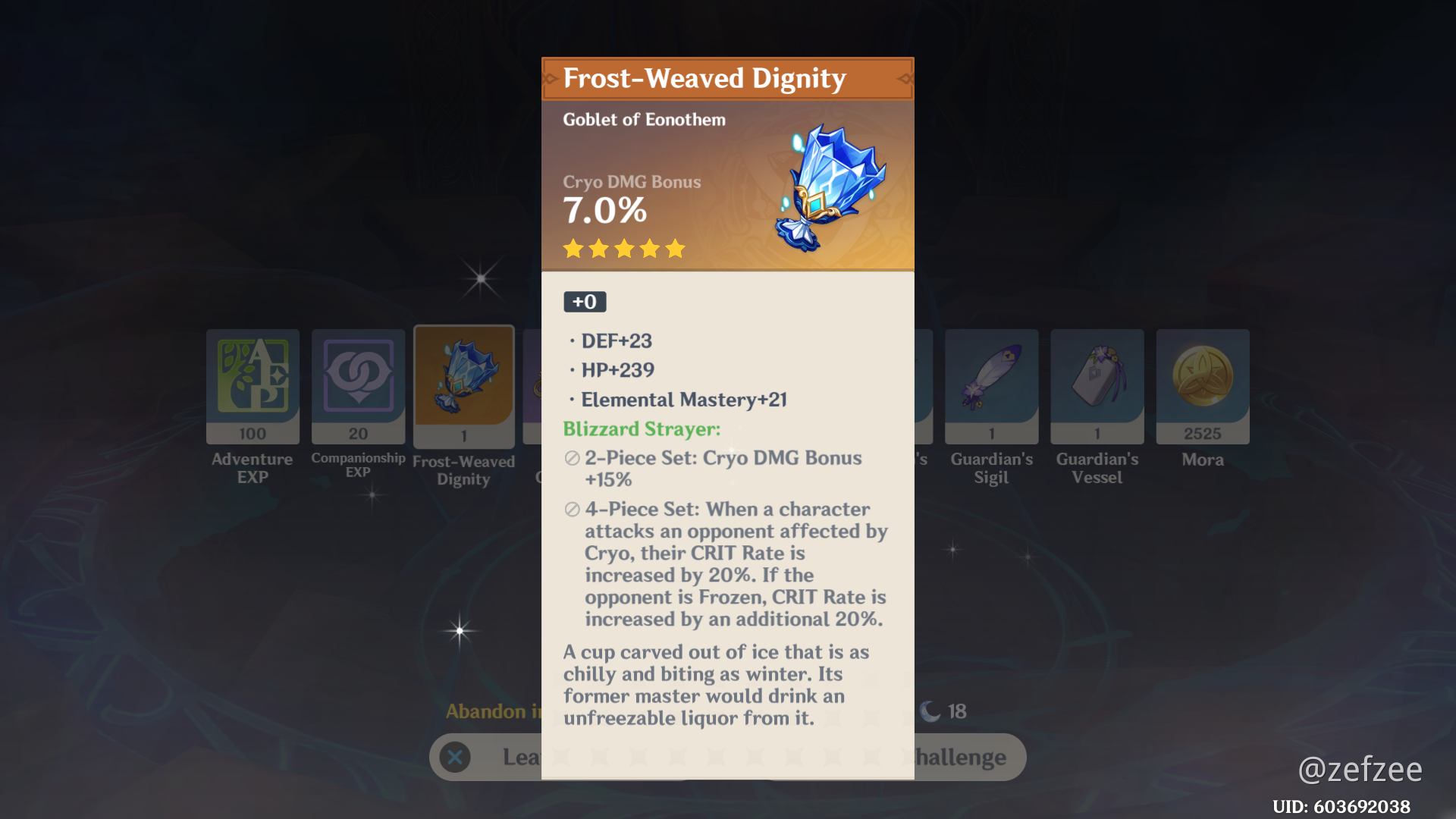Click the X icon inside the Leave button
The width and height of the screenshot is (1456, 819).
(455, 757)
